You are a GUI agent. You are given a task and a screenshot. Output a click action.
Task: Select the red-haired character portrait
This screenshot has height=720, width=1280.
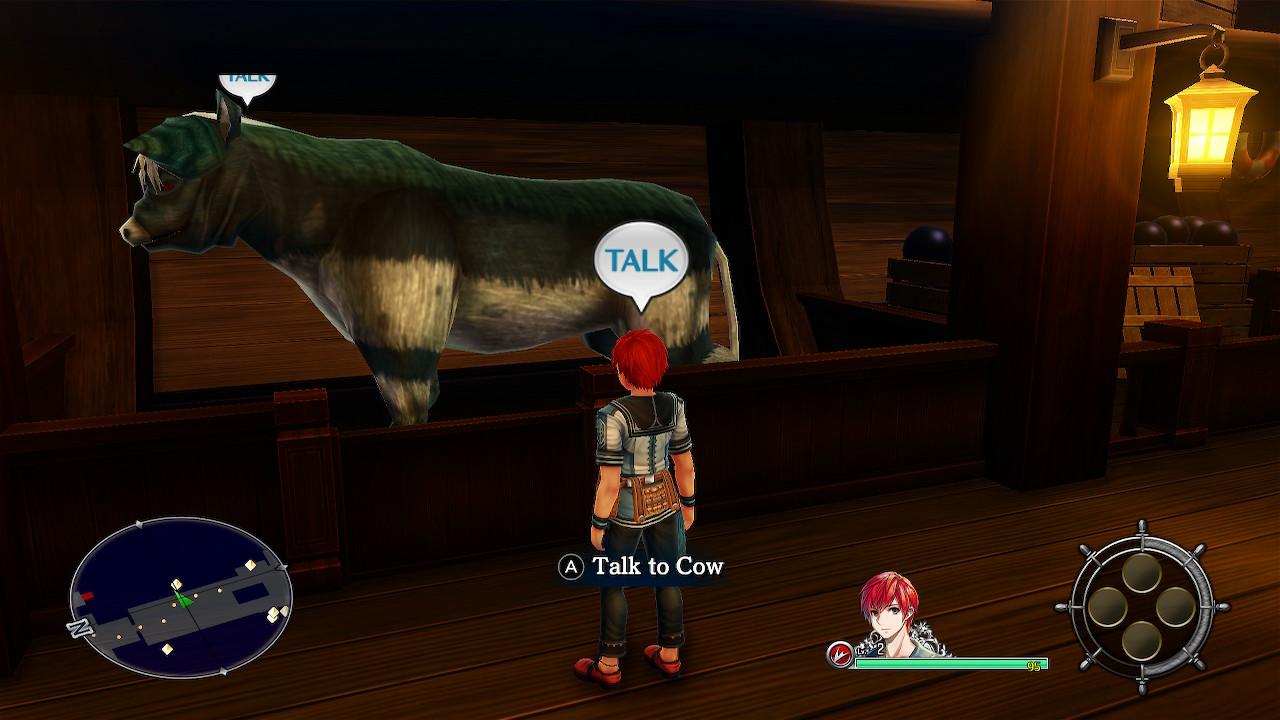coord(889,614)
